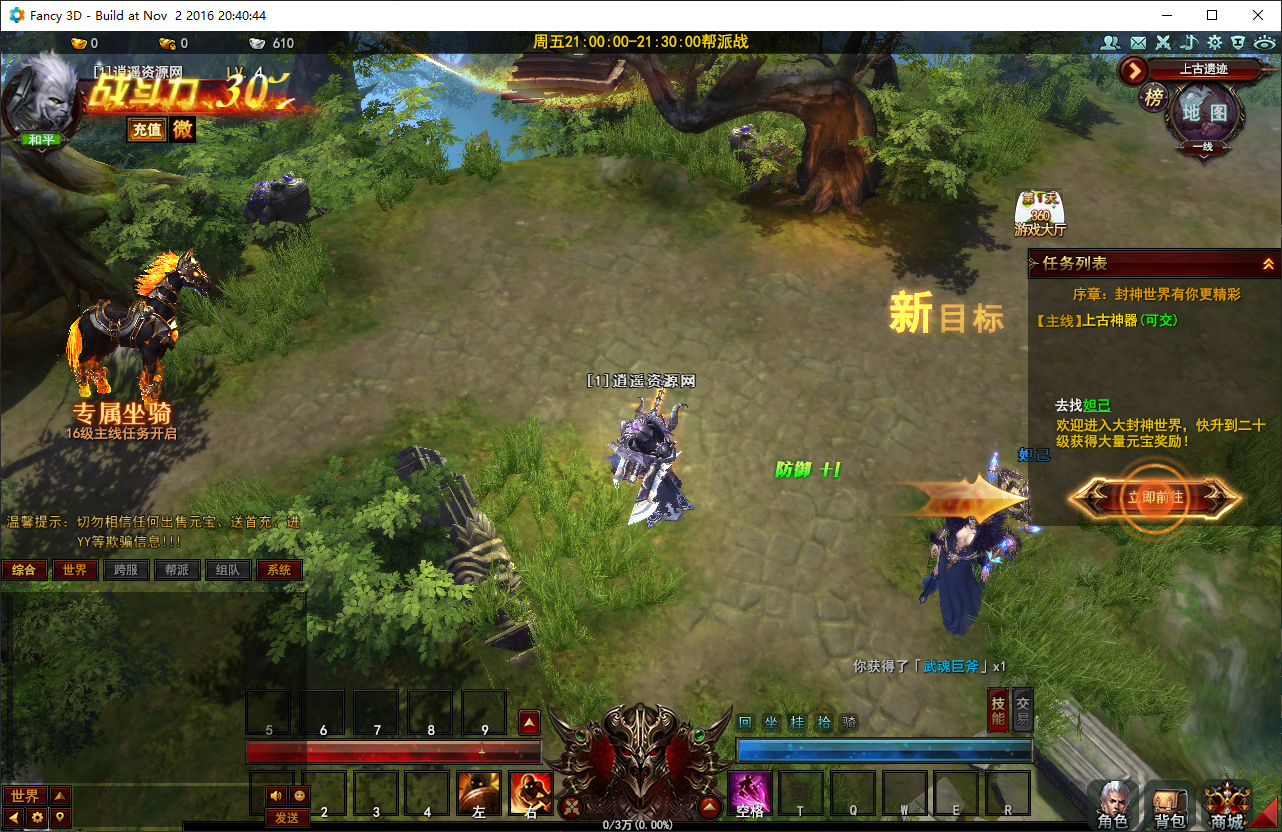Image resolution: width=1282 pixels, height=832 pixels.
Task: Click the 充值 recharge button
Action: [x=147, y=130]
